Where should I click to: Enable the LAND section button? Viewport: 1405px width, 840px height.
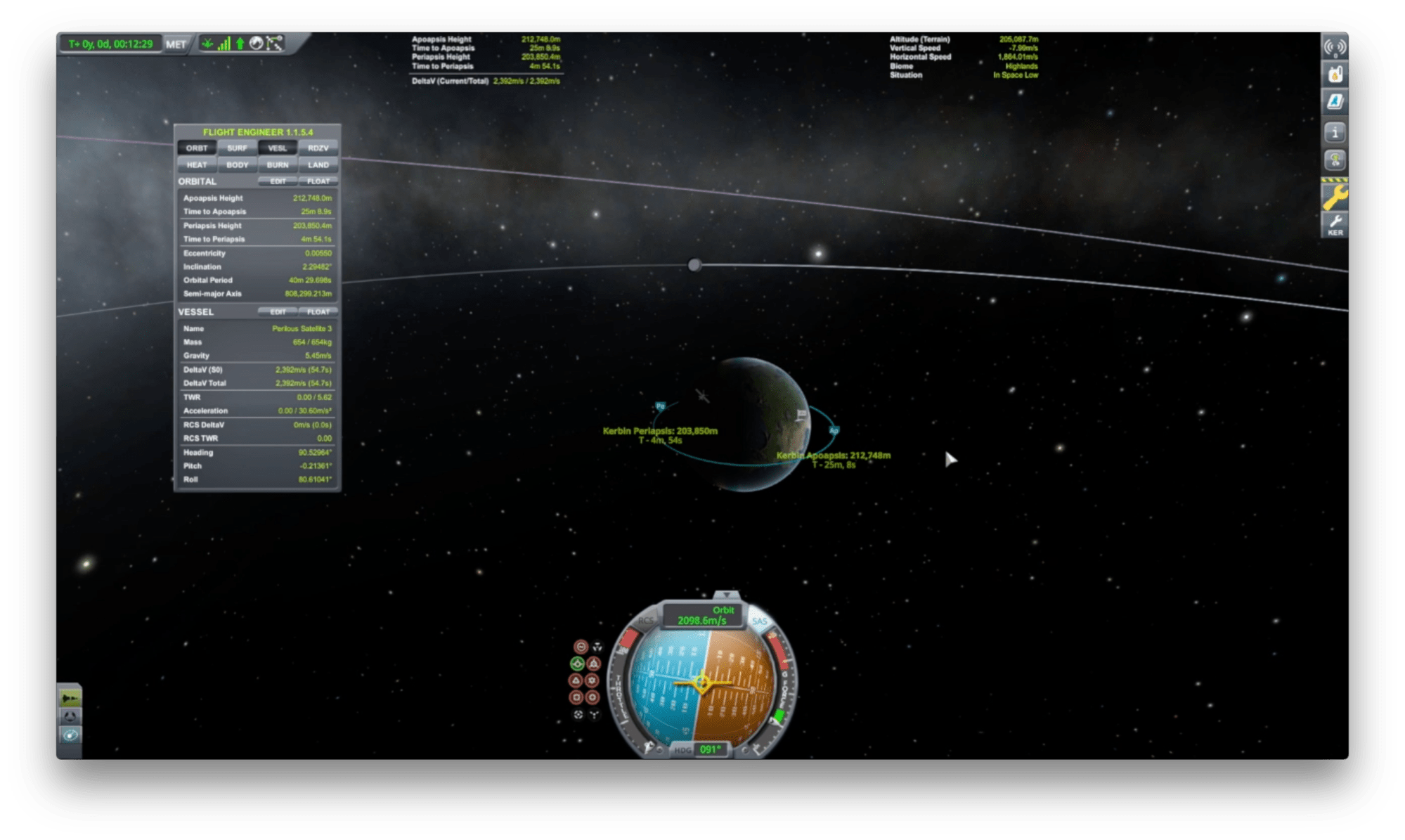click(318, 165)
